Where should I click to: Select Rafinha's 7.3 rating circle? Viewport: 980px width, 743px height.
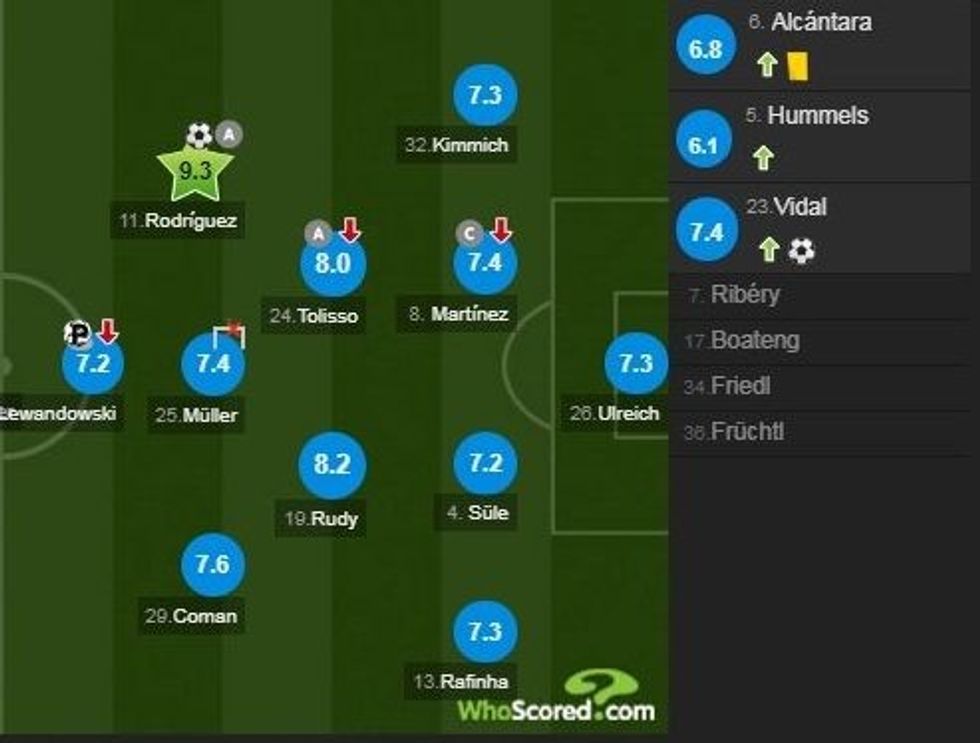tap(484, 632)
